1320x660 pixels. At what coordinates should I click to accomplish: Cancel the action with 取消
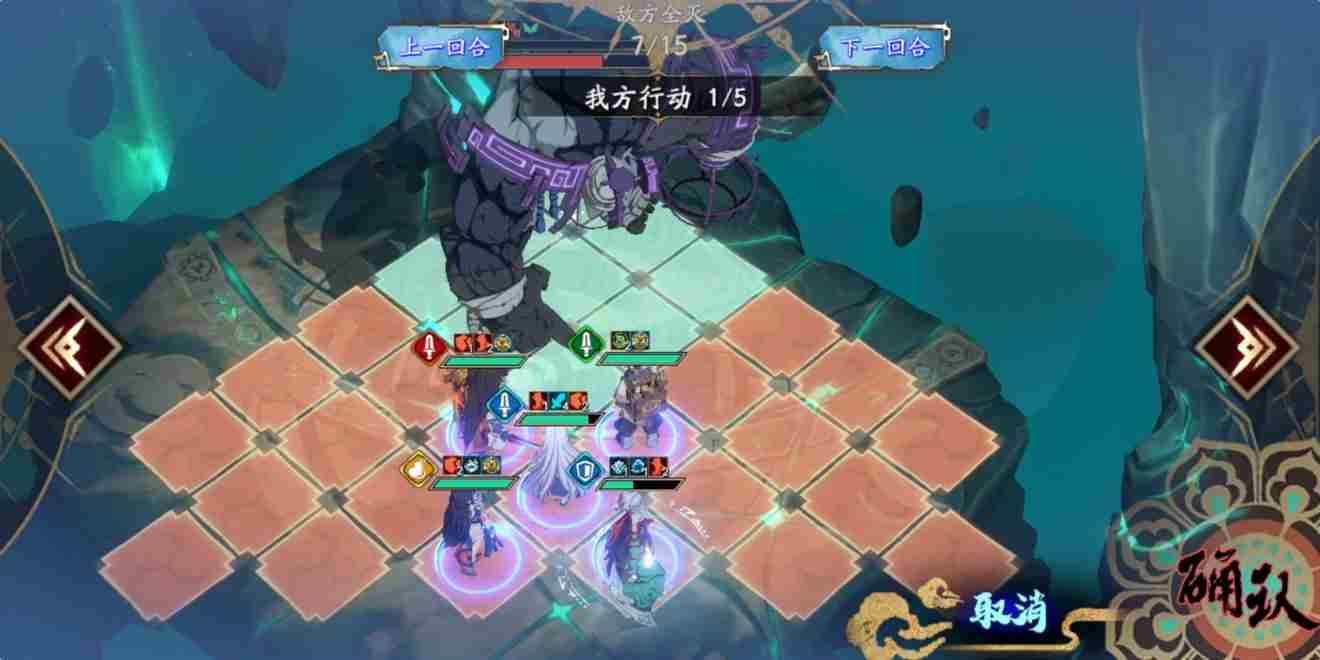click(x=1006, y=611)
